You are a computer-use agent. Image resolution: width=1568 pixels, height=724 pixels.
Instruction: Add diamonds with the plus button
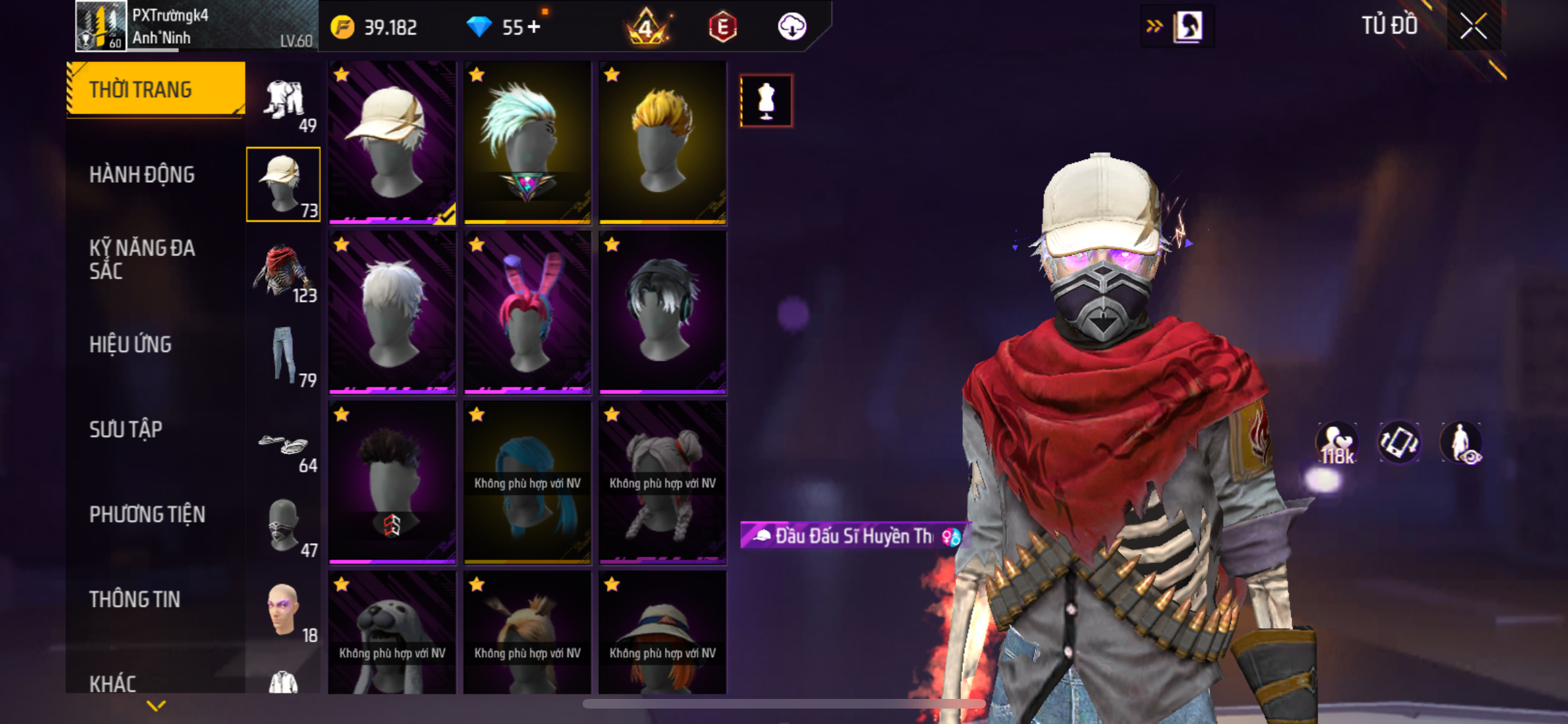(534, 27)
